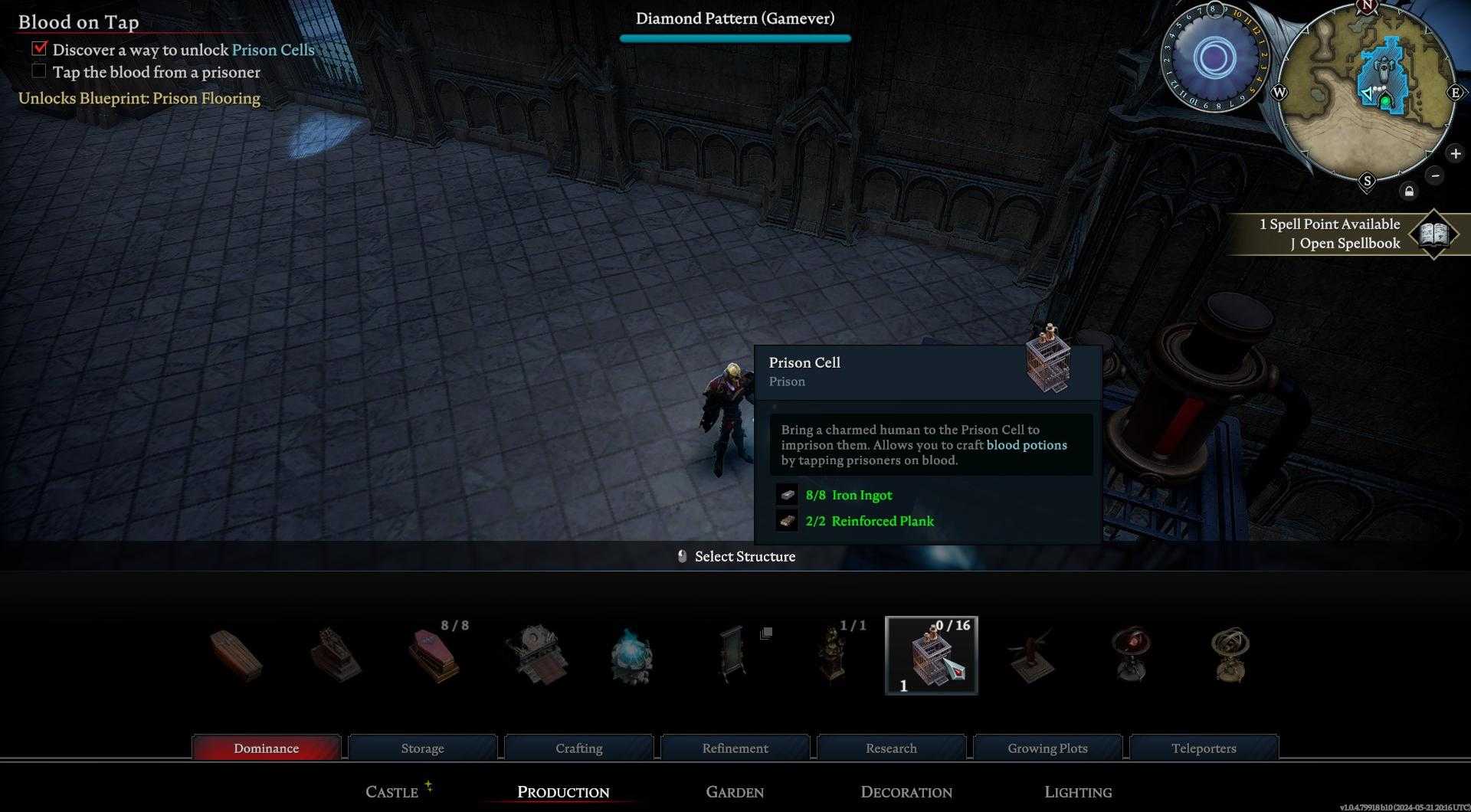Click the blue Diamond Pattern progress bar
The width and height of the screenshot is (1471, 812).
point(735,38)
